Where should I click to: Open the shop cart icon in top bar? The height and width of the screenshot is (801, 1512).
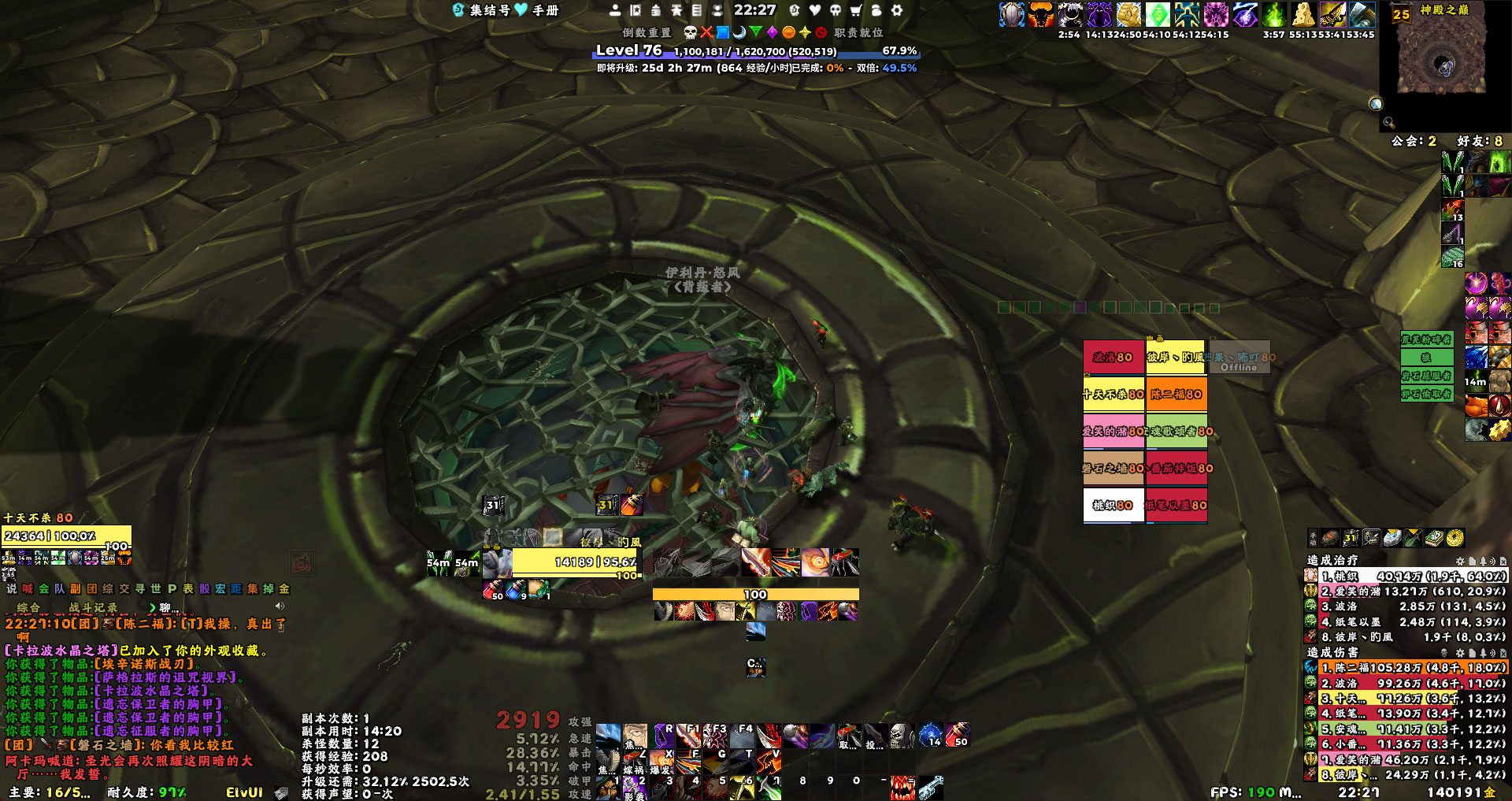856,10
